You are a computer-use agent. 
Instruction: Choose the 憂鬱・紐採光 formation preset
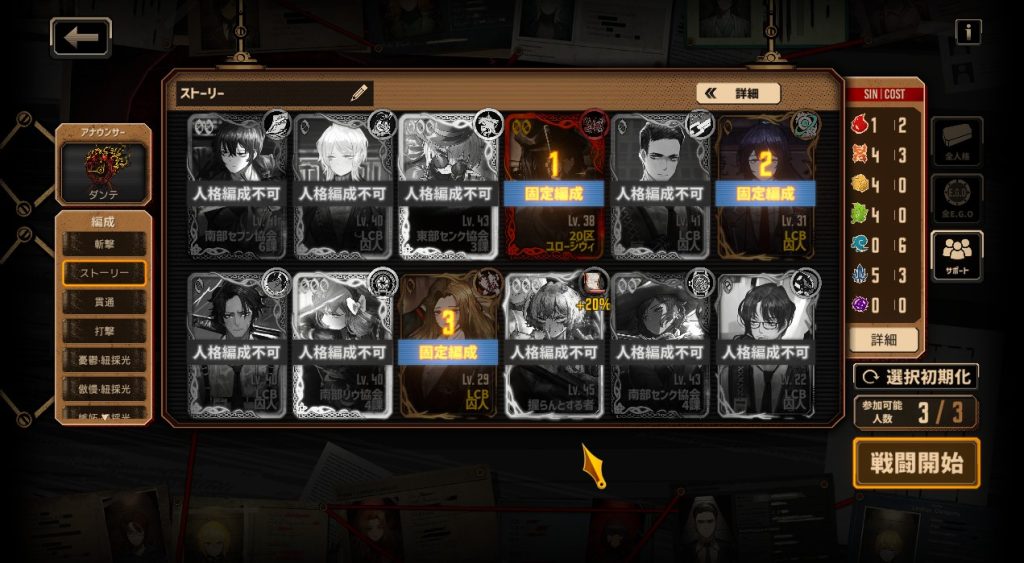(x=104, y=359)
